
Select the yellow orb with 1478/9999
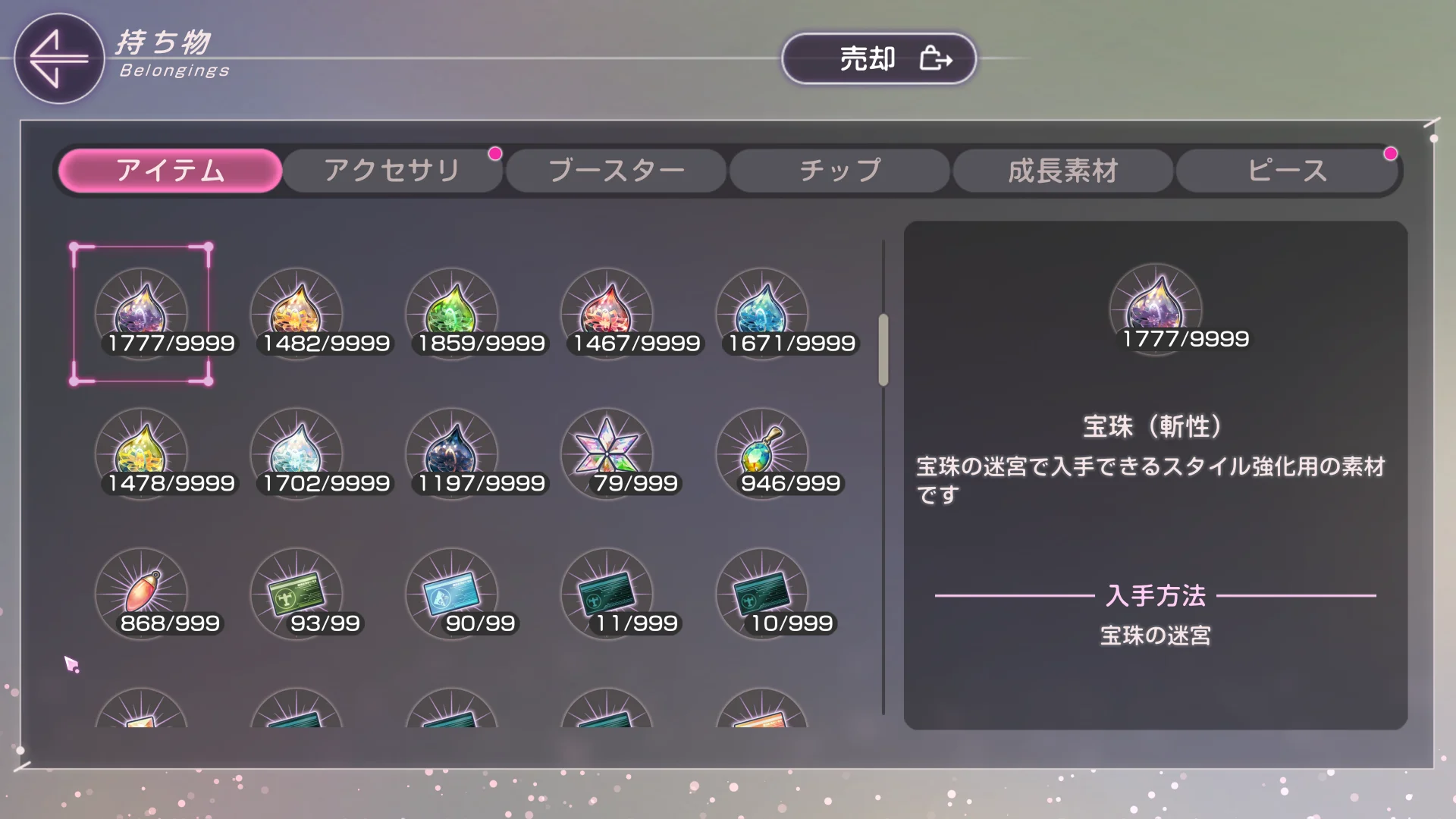click(141, 453)
